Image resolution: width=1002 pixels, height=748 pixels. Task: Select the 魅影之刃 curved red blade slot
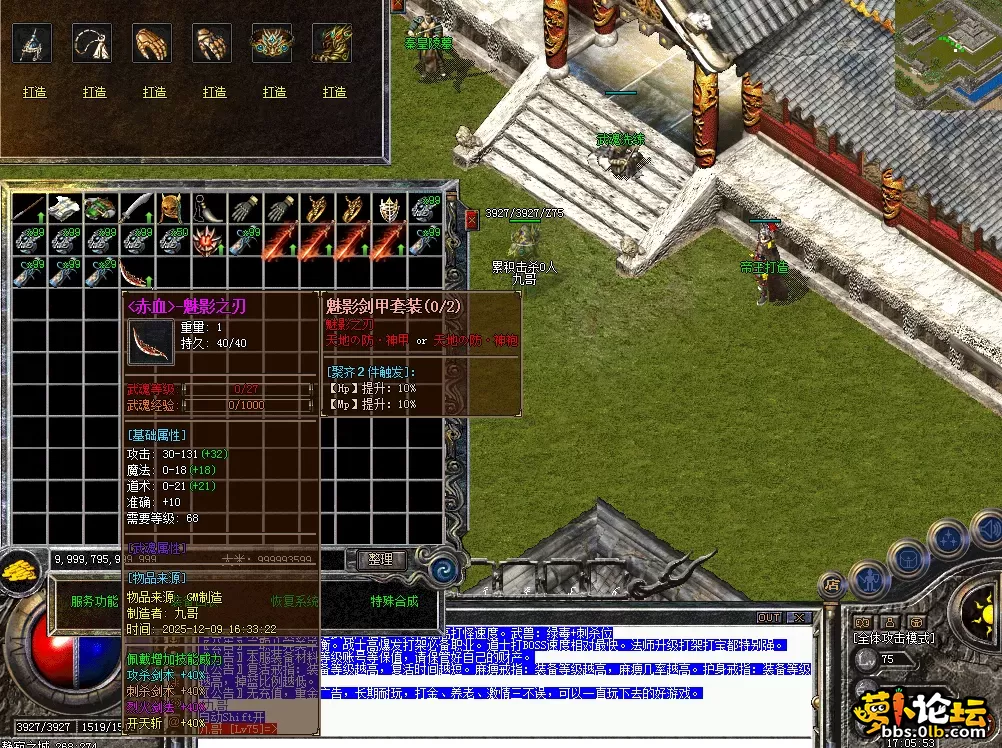(135, 272)
